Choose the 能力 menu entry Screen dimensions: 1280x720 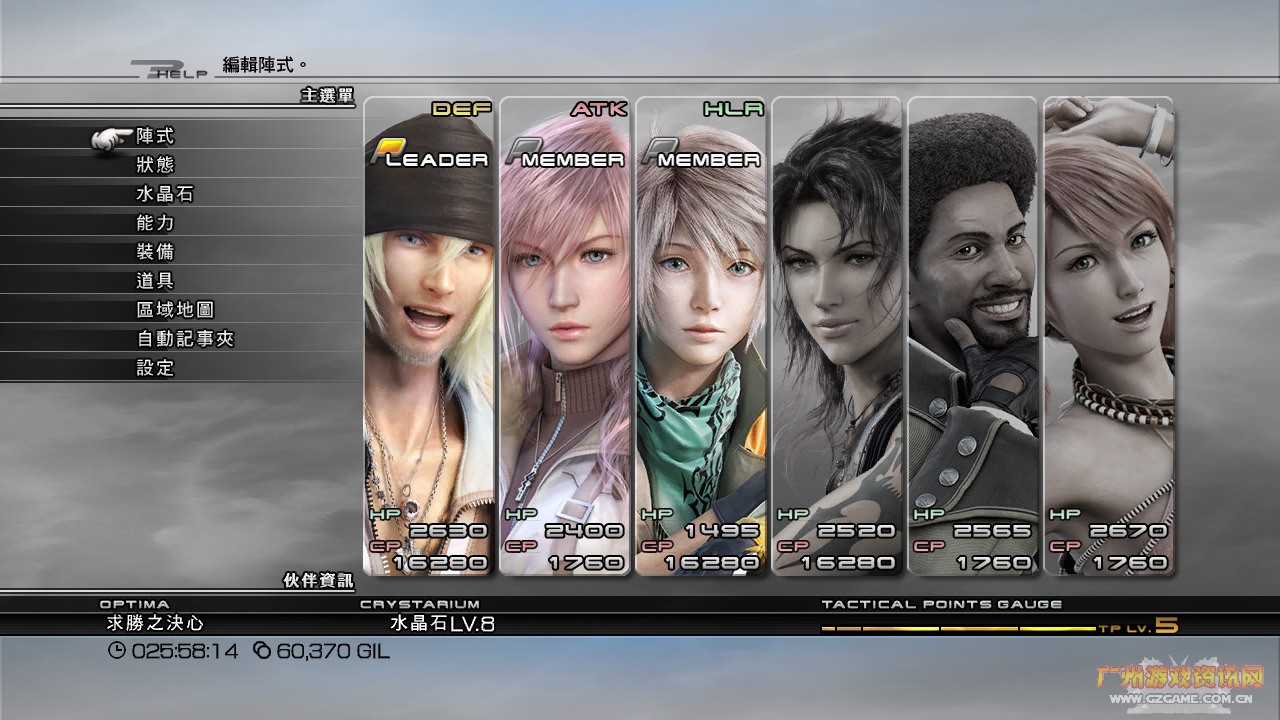(x=155, y=223)
